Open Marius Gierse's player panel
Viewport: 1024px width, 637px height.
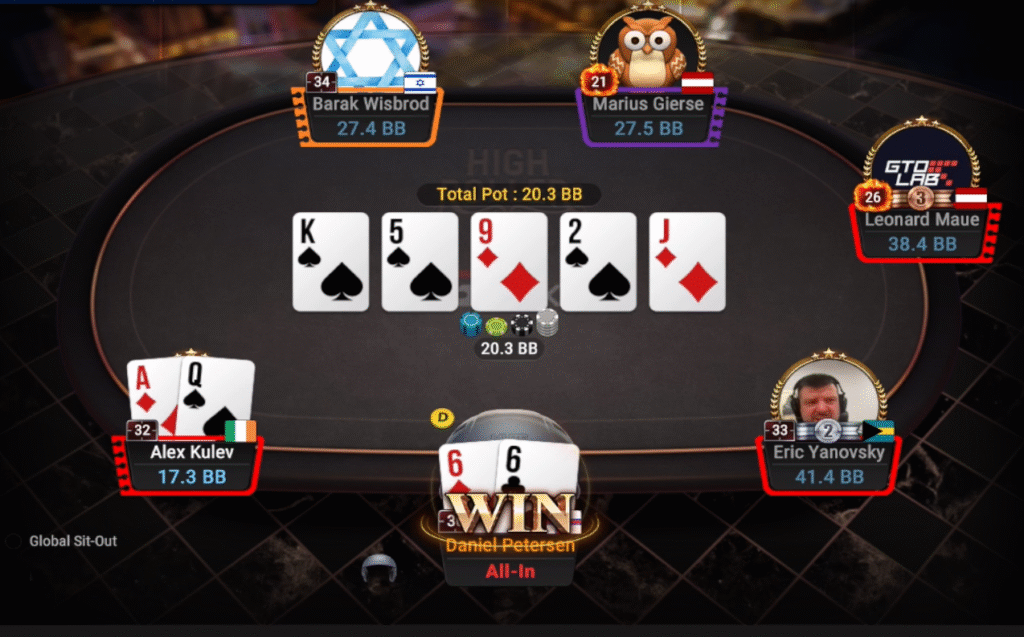649,116
